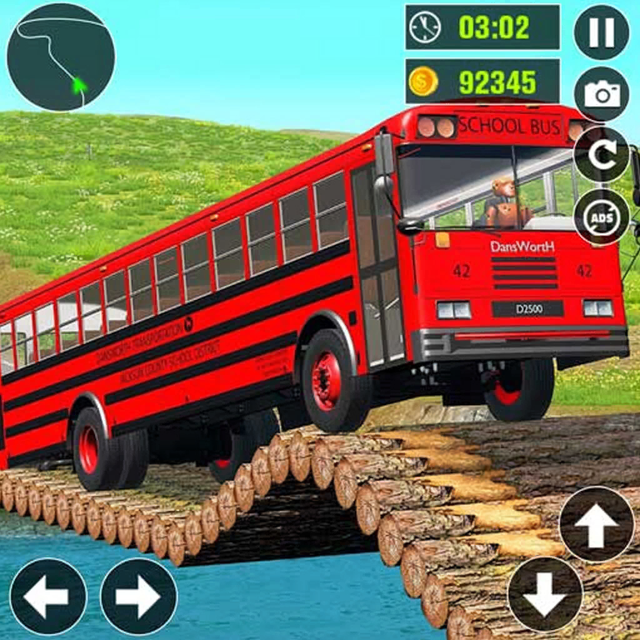Tap the no-ADS button
Screen dimensions: 640x640
click(601, 217)
